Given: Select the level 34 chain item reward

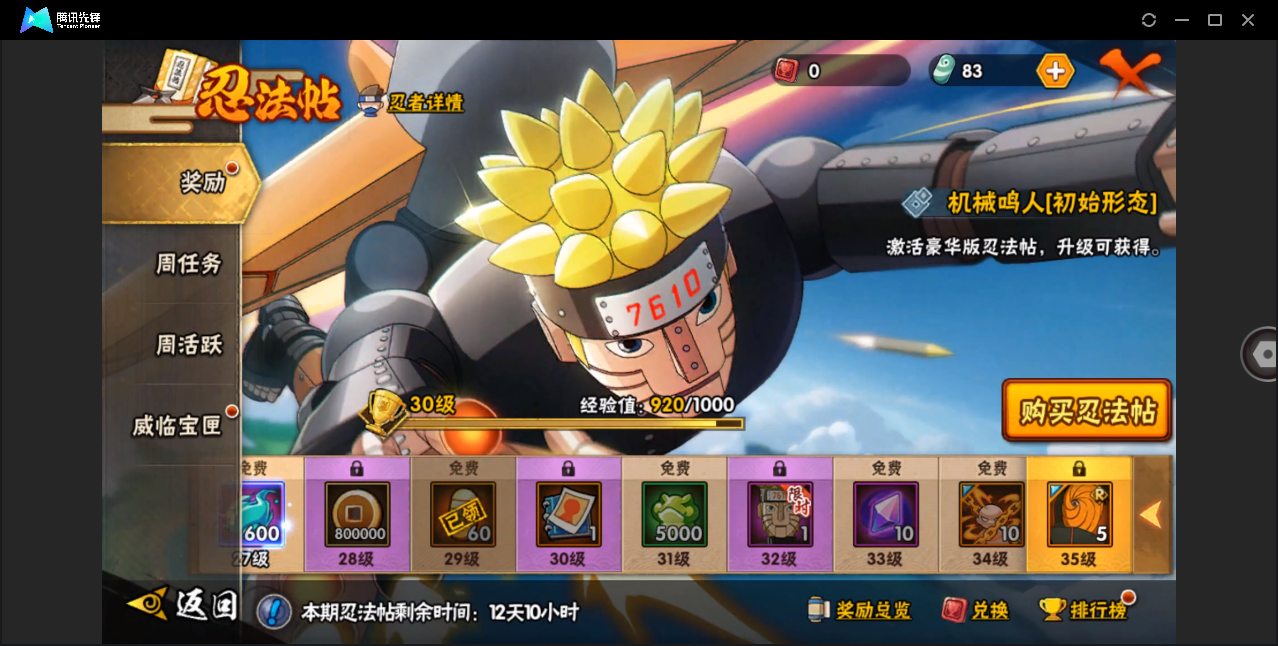Looking at the screenshot, I should (992, 515).
